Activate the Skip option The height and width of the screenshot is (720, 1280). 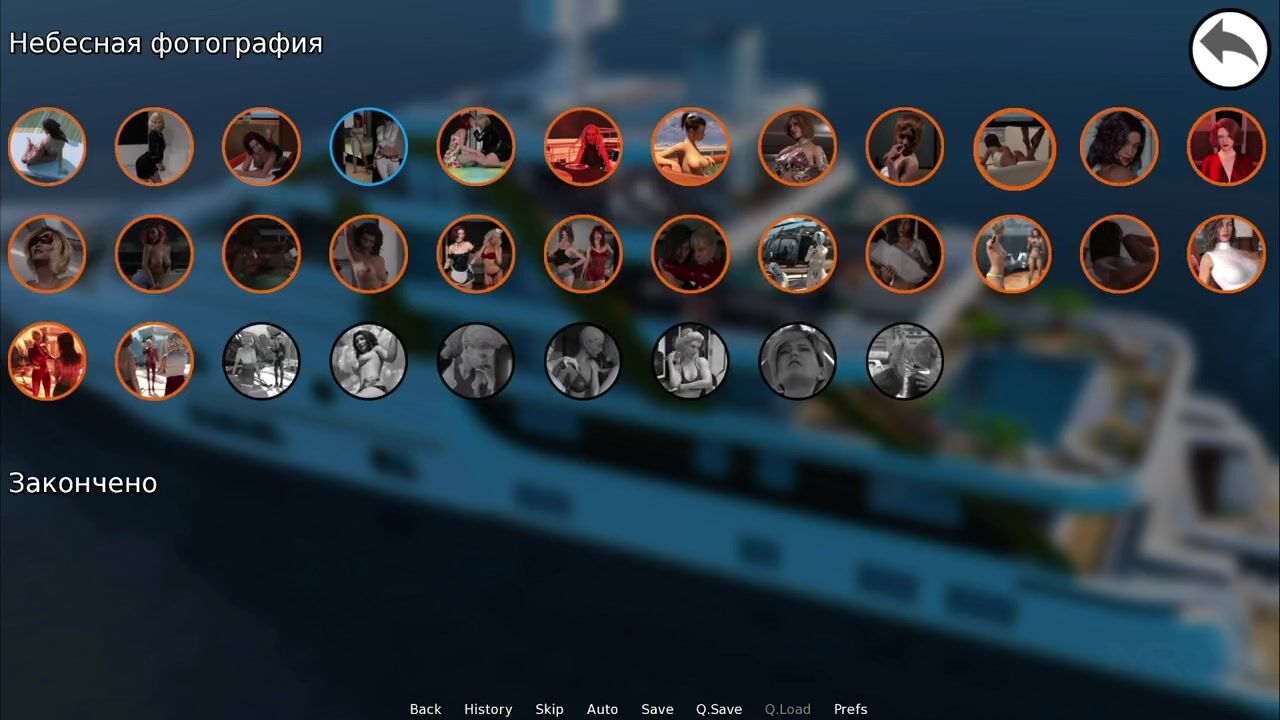coord(549,709)
